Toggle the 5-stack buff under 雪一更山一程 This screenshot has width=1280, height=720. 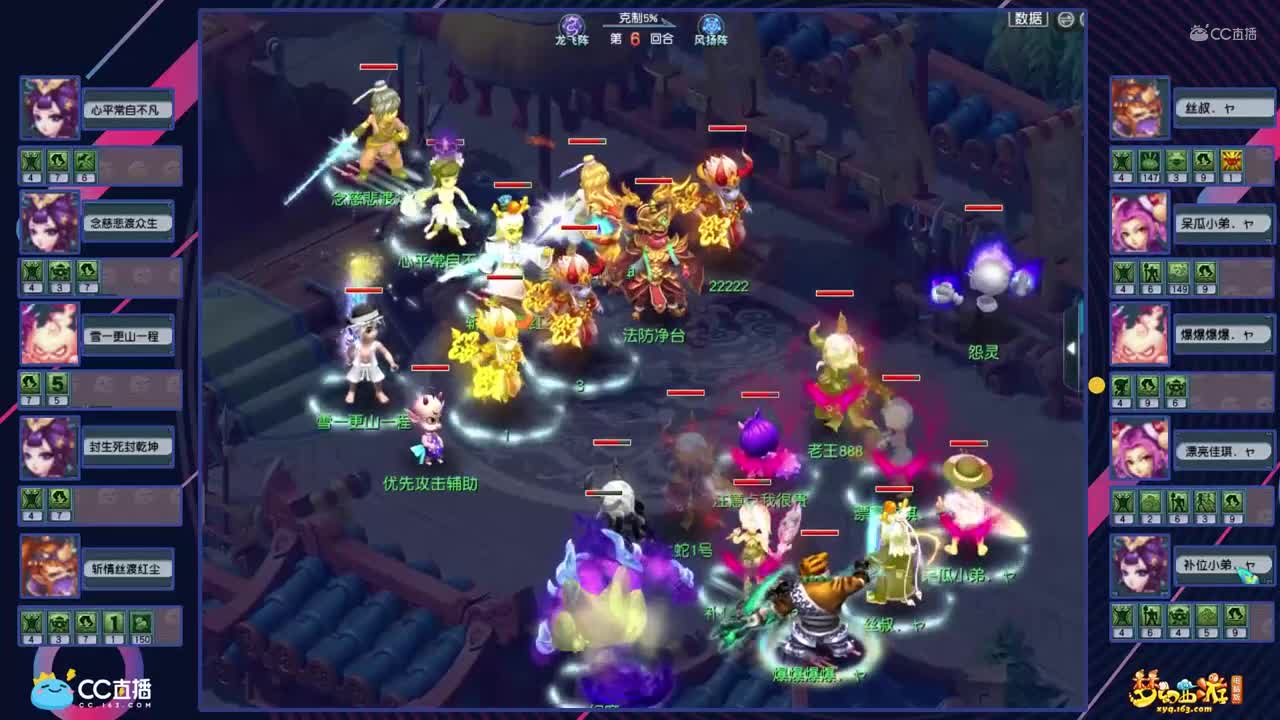click(57, 383)
